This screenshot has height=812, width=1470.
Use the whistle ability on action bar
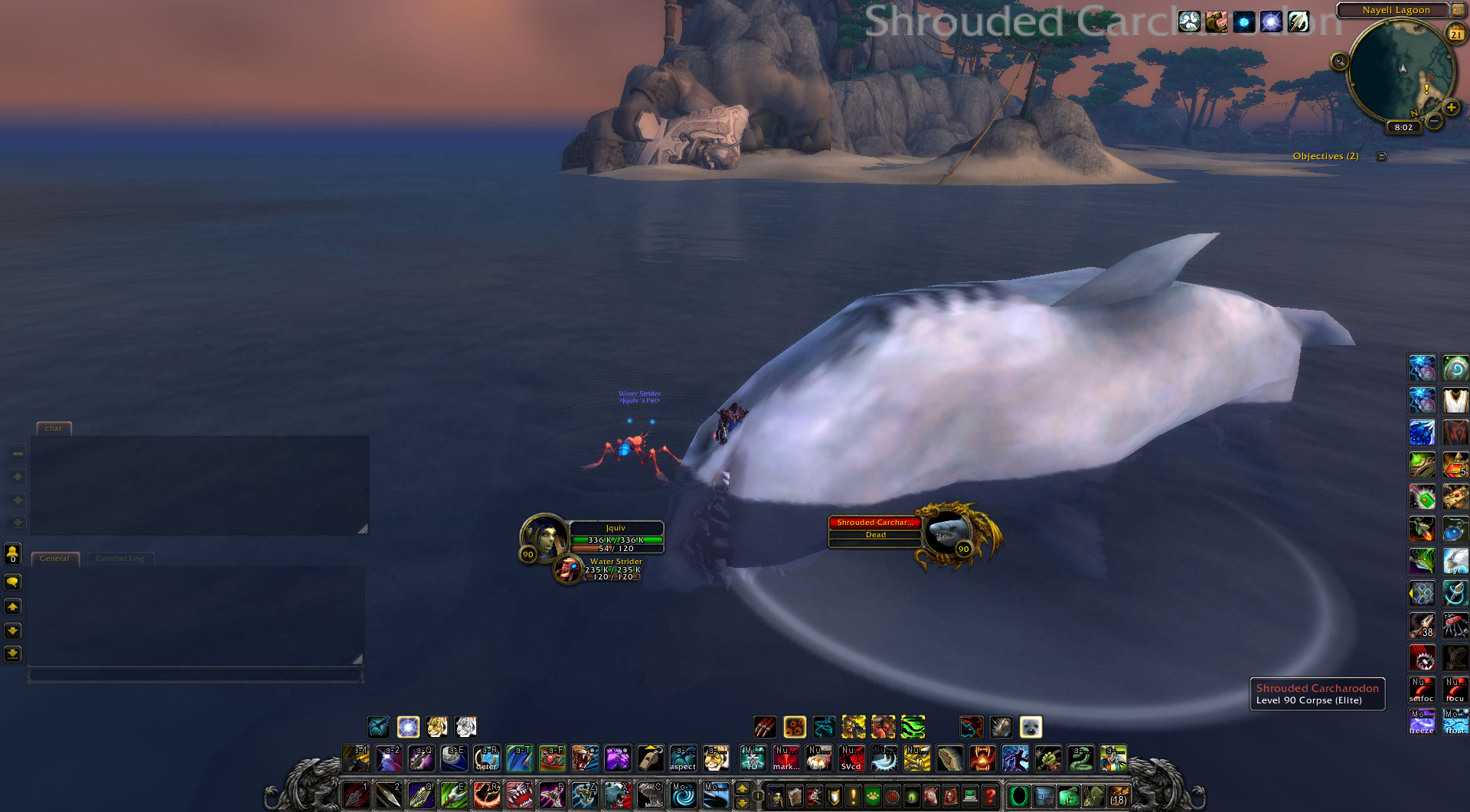tap(650, 758)
